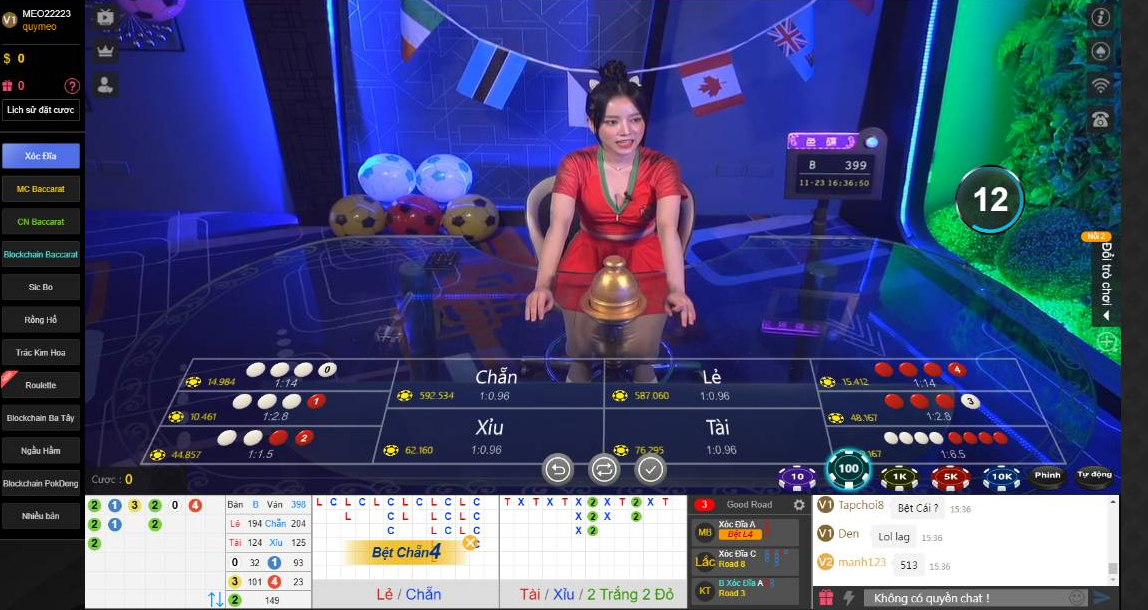
Task: Click the Phỉnh chip button
Action: coord(1047,476)
